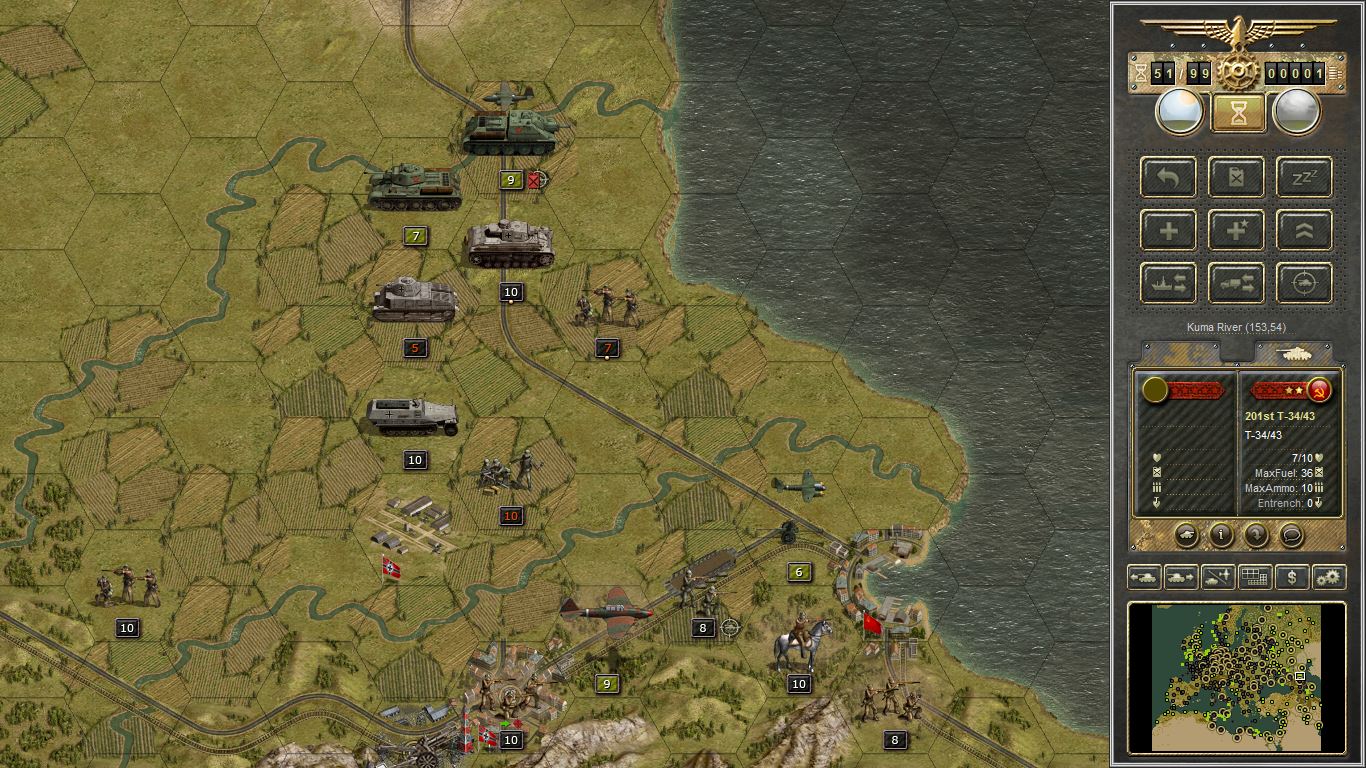This screenshot has height=768, width=1366.
Task: Toggle air and ground view button
Action: click(x=1218, y=577)
